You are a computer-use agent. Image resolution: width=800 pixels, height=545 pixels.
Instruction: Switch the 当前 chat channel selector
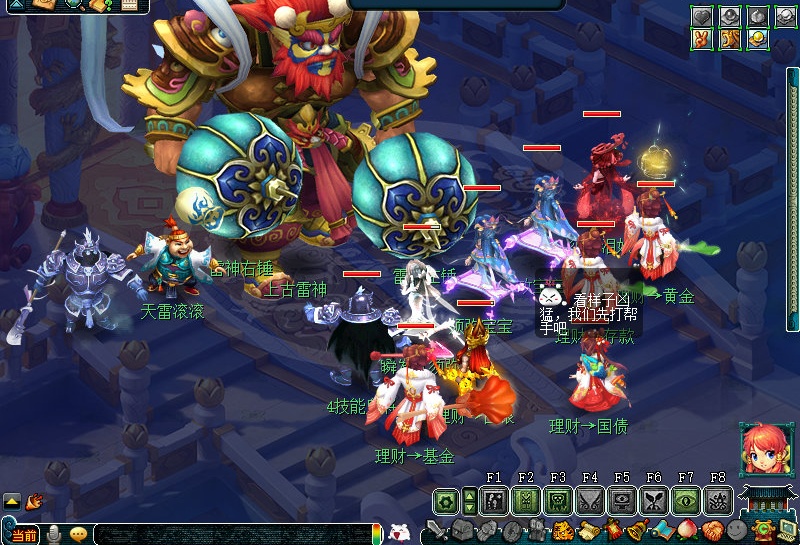24,536
